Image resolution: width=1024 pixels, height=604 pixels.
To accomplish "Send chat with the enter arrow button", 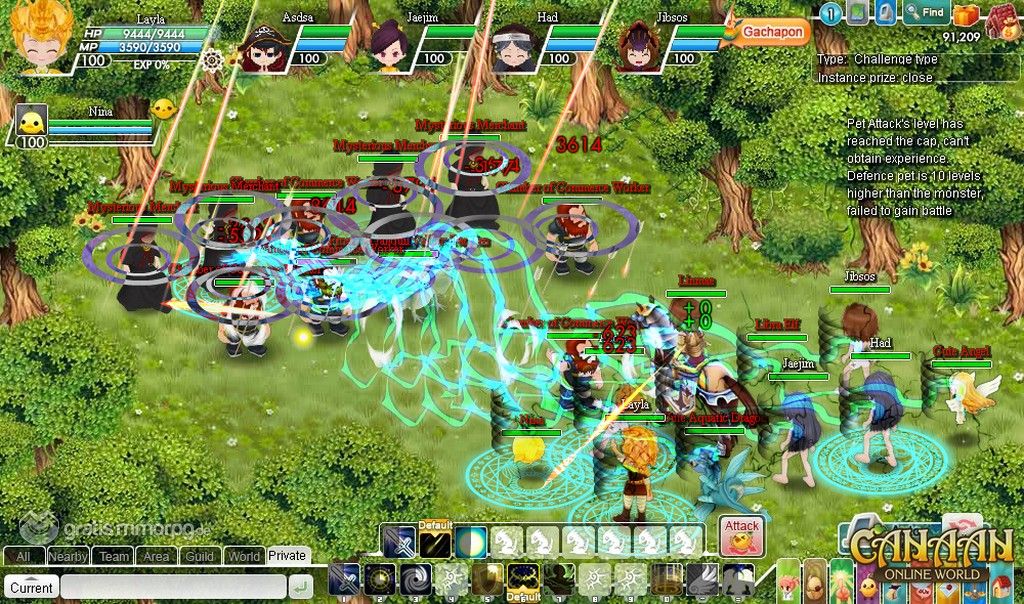I will 299,587.
